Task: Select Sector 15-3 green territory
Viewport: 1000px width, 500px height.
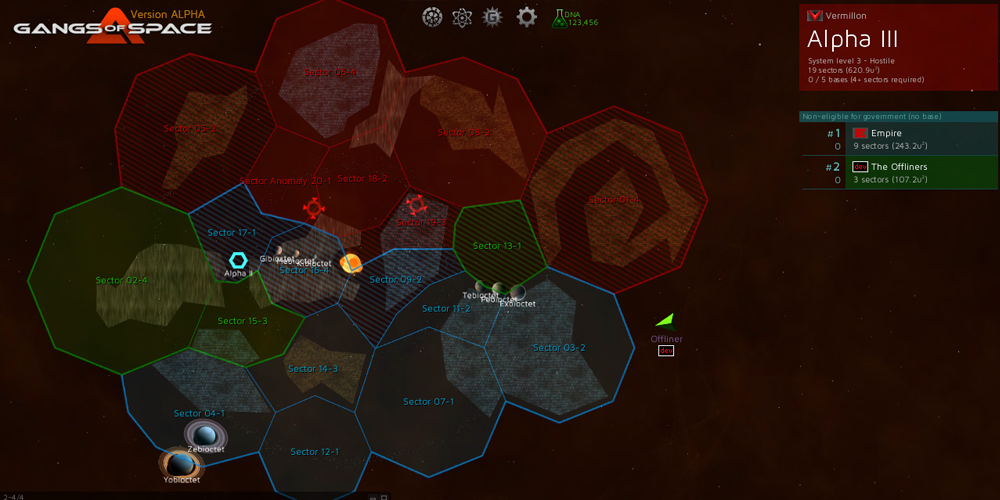Action: click(243, 321)
